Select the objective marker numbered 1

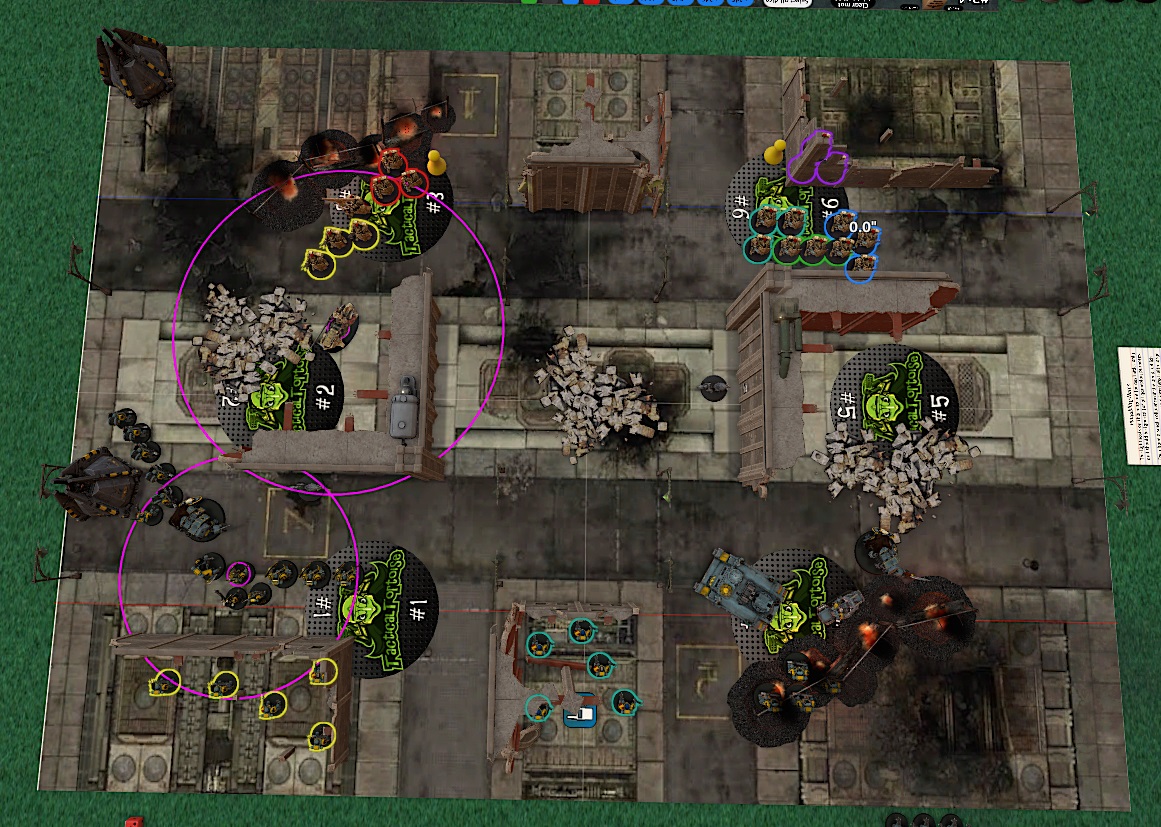point(383,611)
